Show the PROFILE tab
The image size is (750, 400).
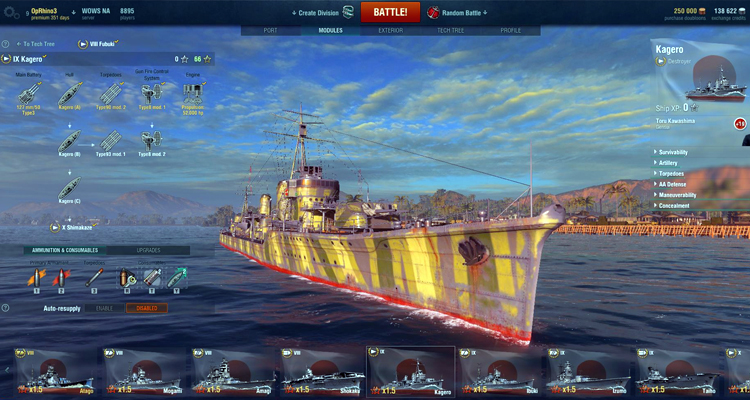click(x=510, y=31)
